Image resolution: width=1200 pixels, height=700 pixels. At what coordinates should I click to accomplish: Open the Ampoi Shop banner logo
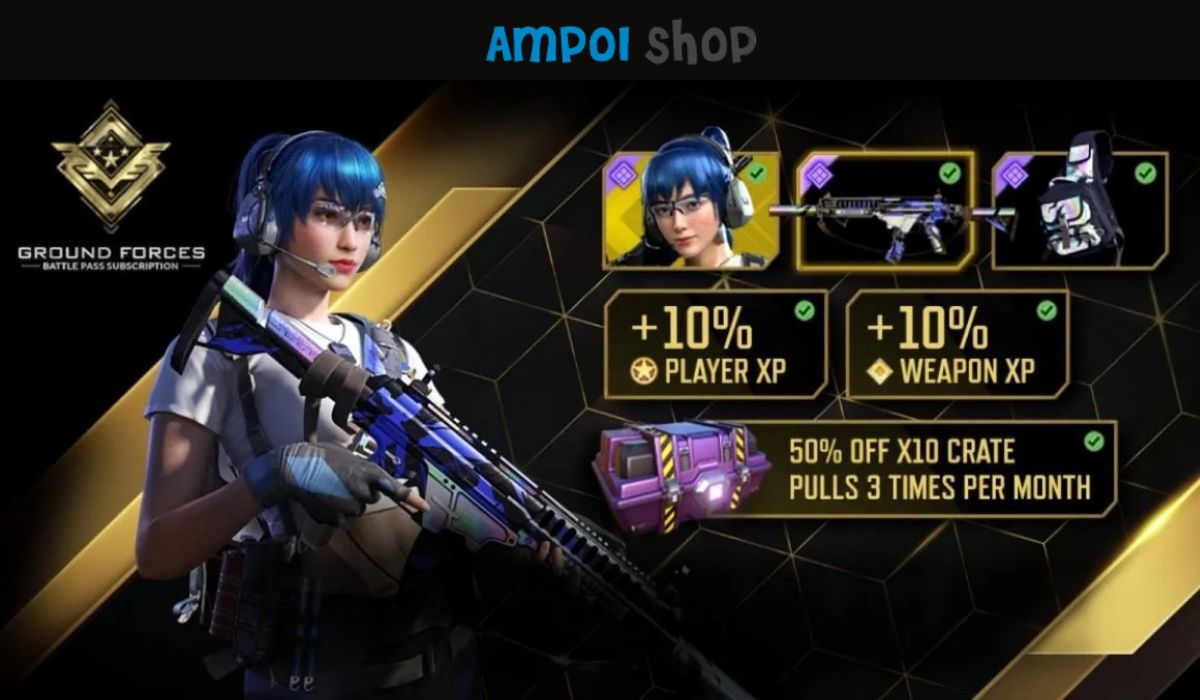(x=621, y=42)
